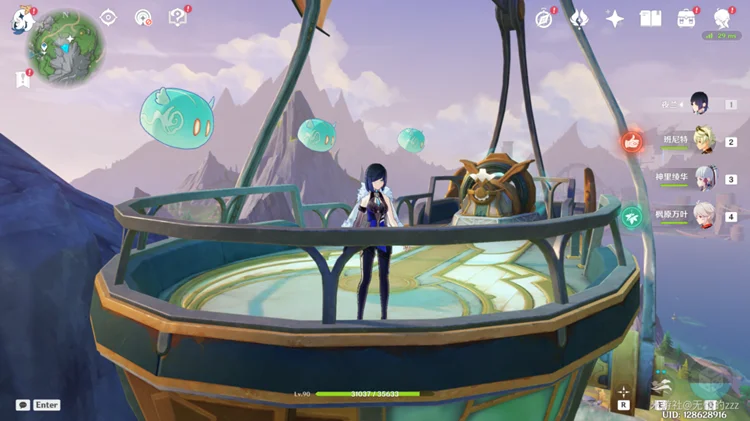Viewport: 750px width, 421px height.
Task: Switch to party member 枫原万叶
Action: 703,215
